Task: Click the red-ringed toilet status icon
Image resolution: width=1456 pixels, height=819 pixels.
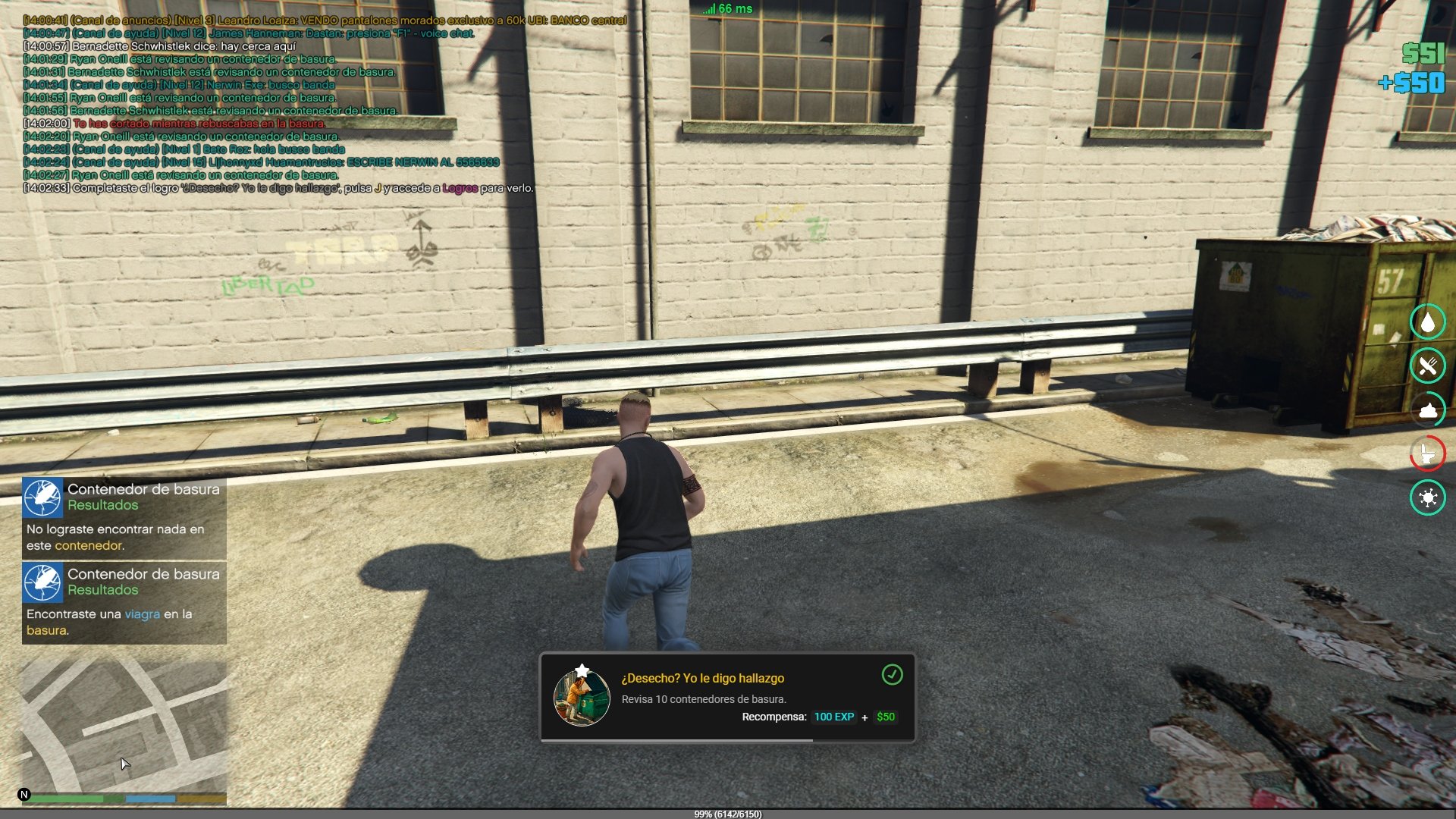Action: click(1427, 454)
